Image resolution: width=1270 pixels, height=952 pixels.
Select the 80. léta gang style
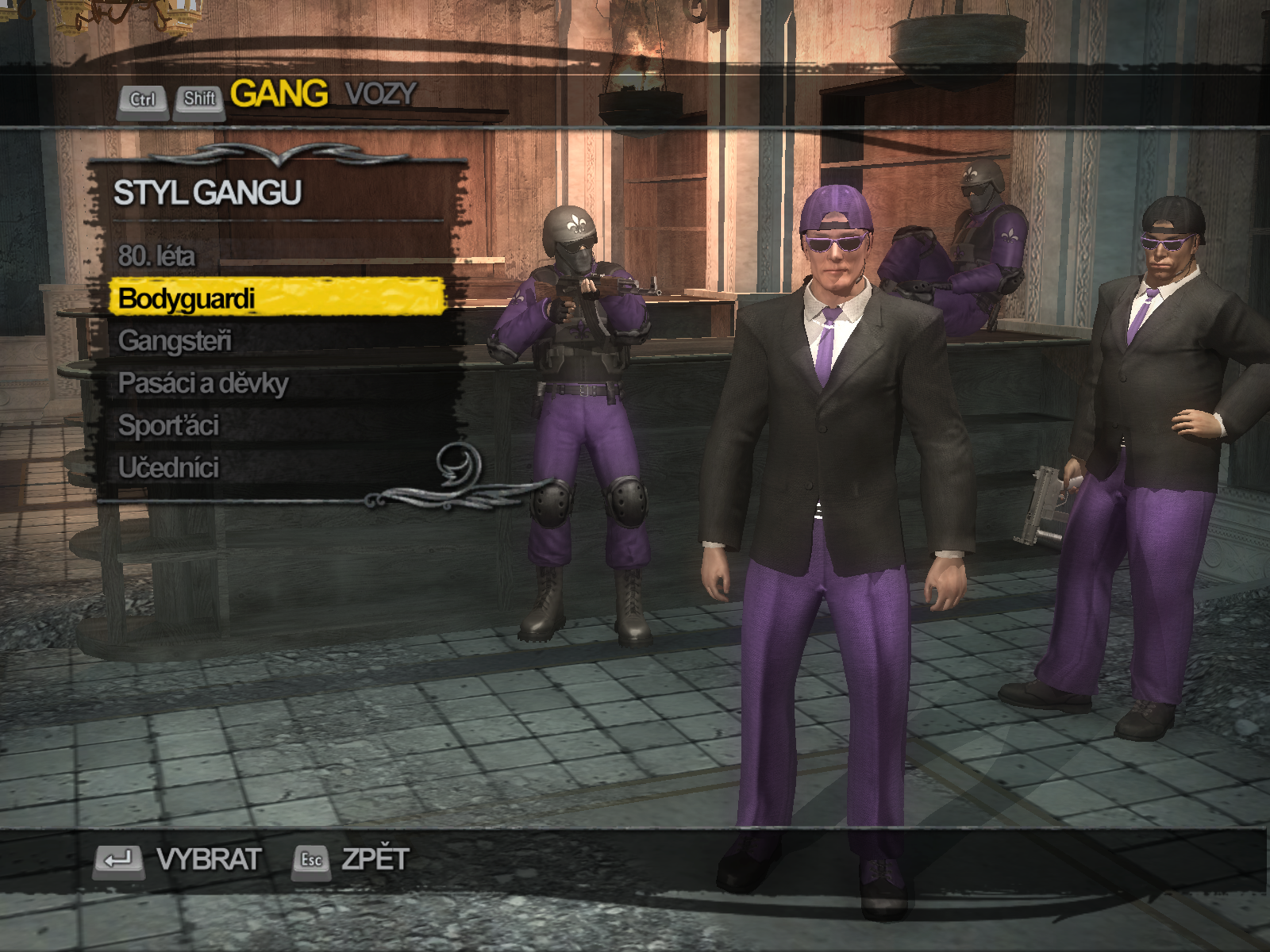[x=156, y=256]
